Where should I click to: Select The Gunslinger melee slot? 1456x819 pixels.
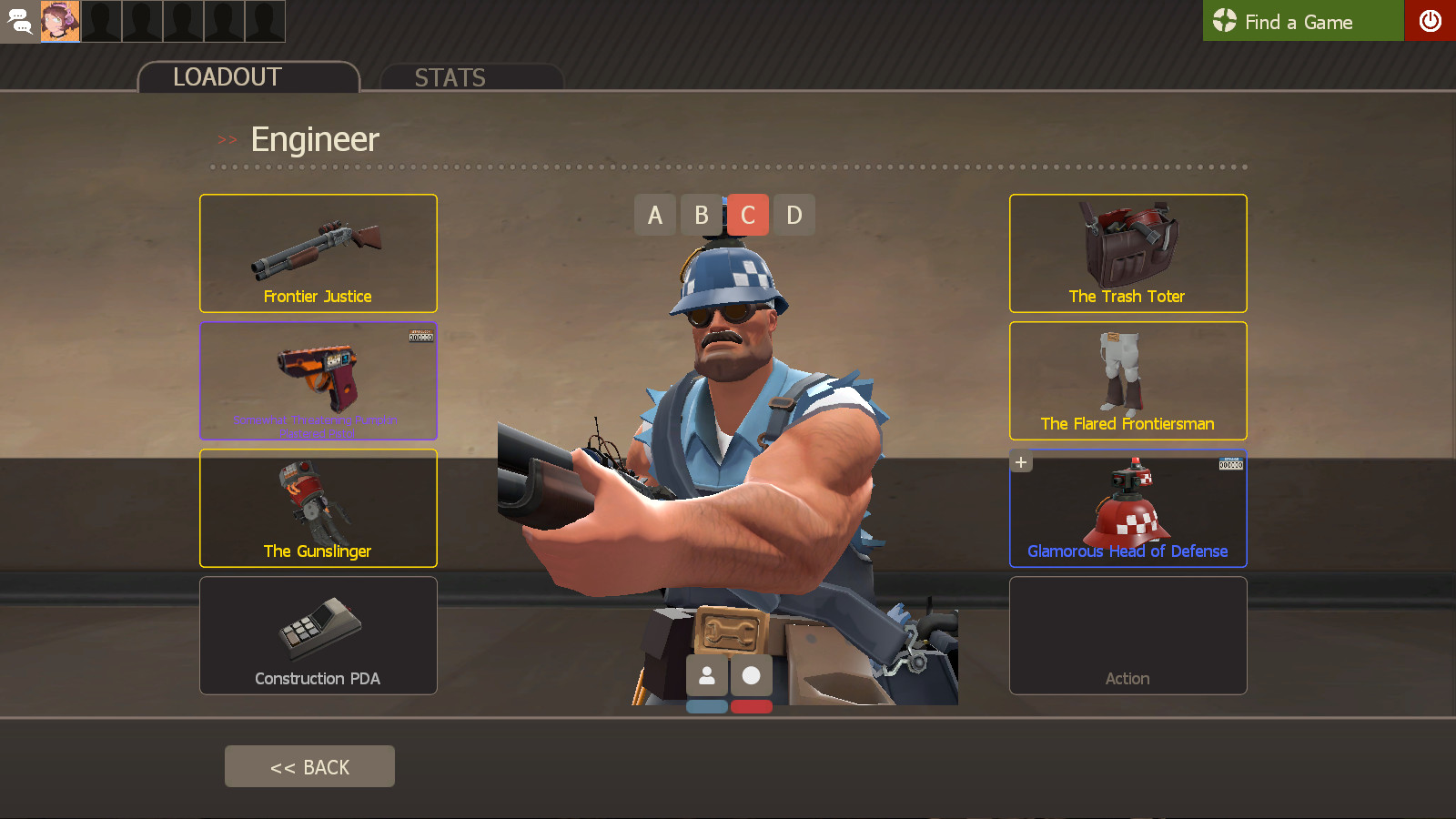tap(318, 508)
